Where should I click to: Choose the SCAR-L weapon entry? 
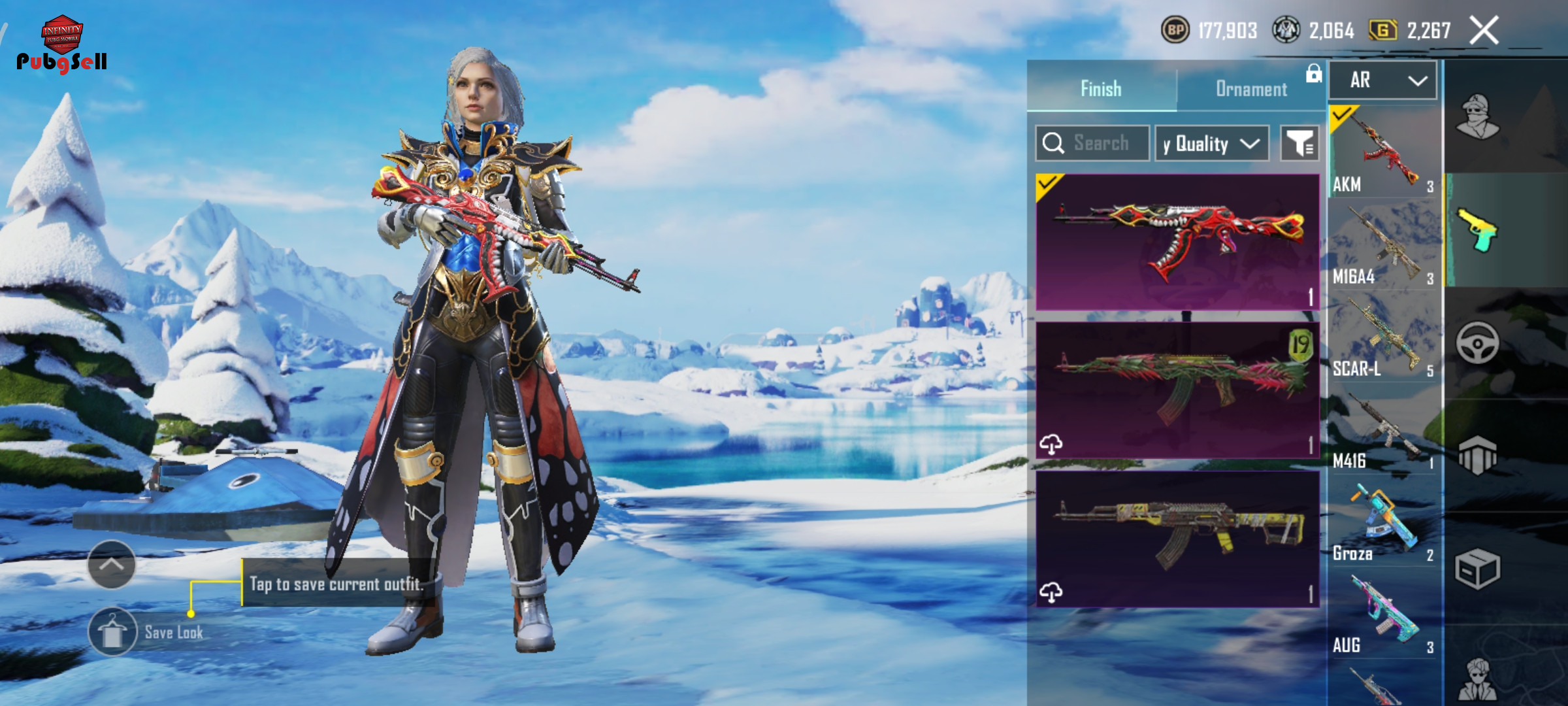(x=1384, y=337)
